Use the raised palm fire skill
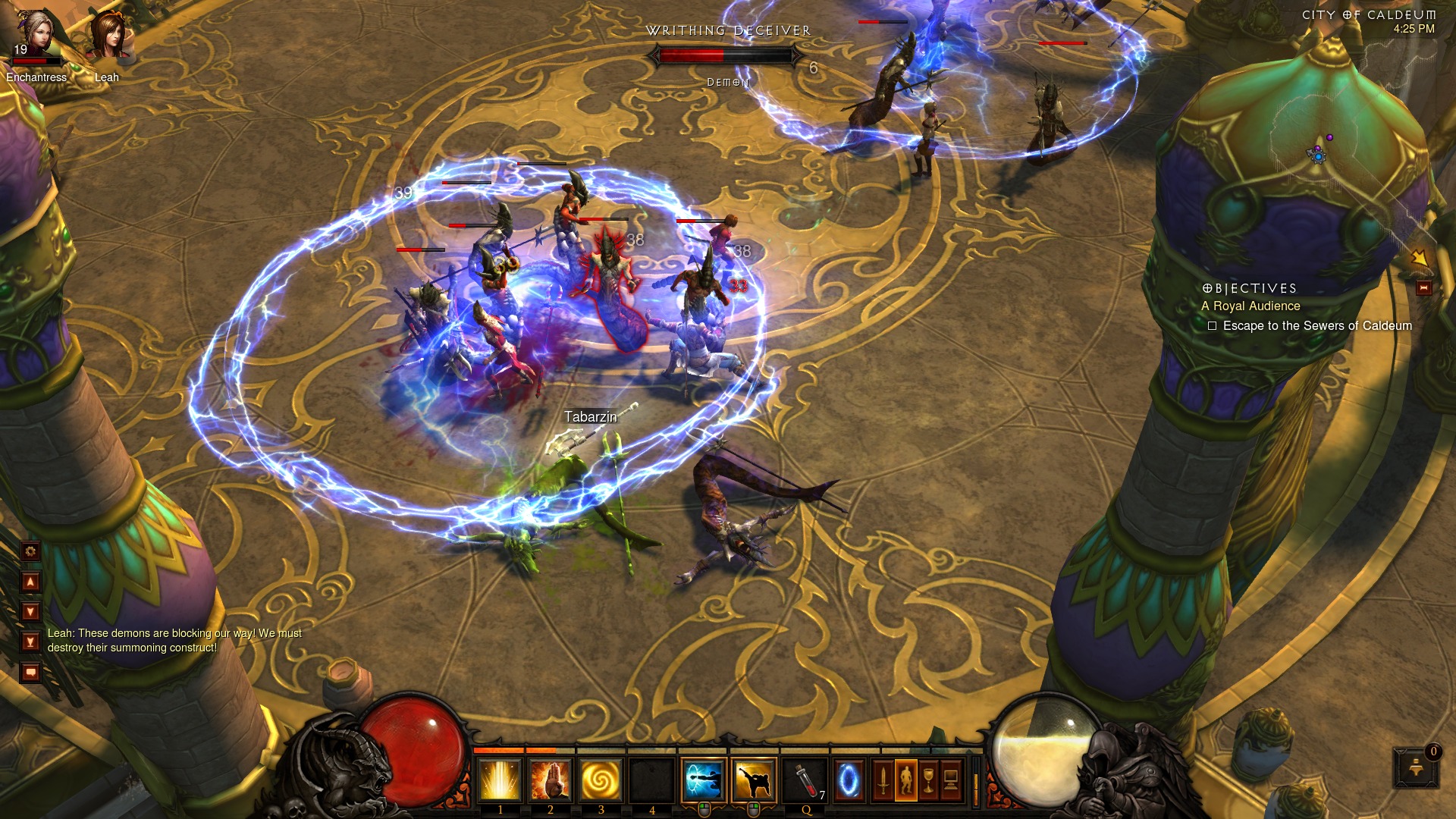 pos(551,780)
